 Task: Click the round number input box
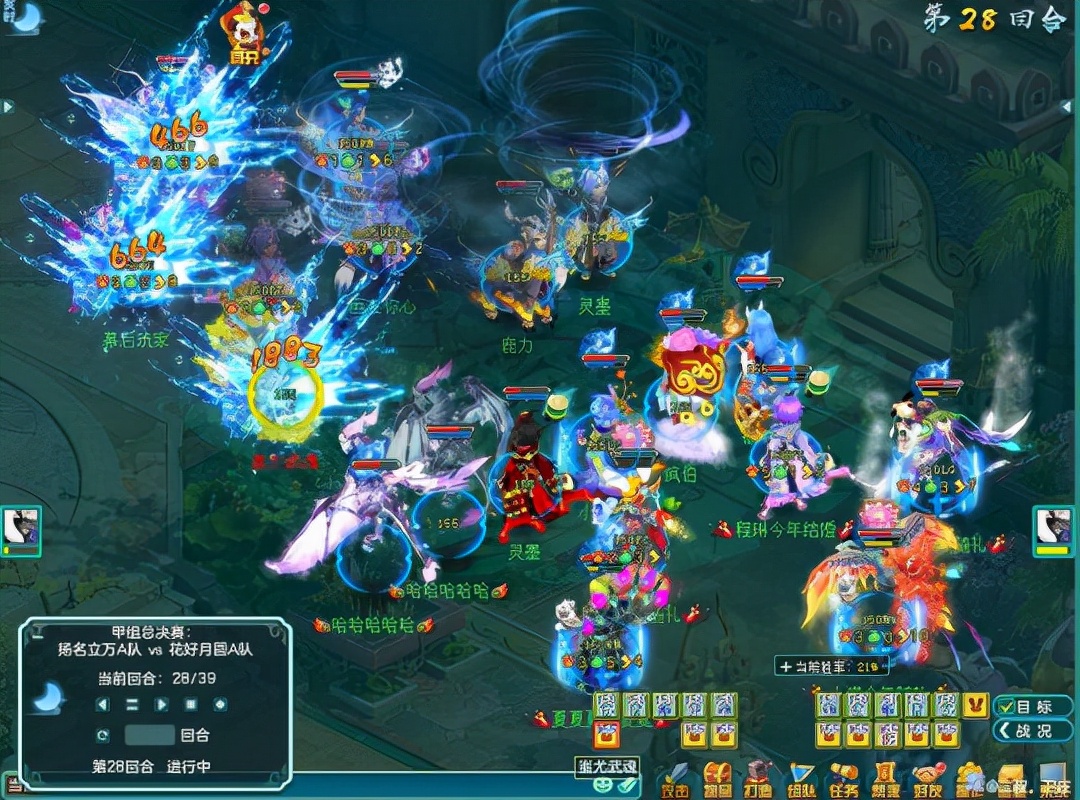[x=150, y=735]
